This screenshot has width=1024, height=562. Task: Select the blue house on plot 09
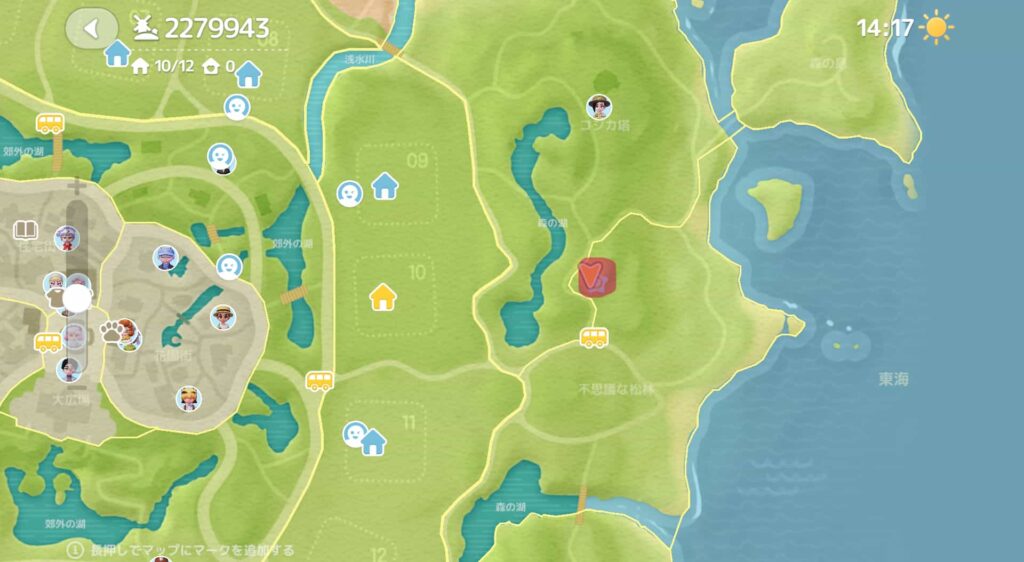point(384,185)
